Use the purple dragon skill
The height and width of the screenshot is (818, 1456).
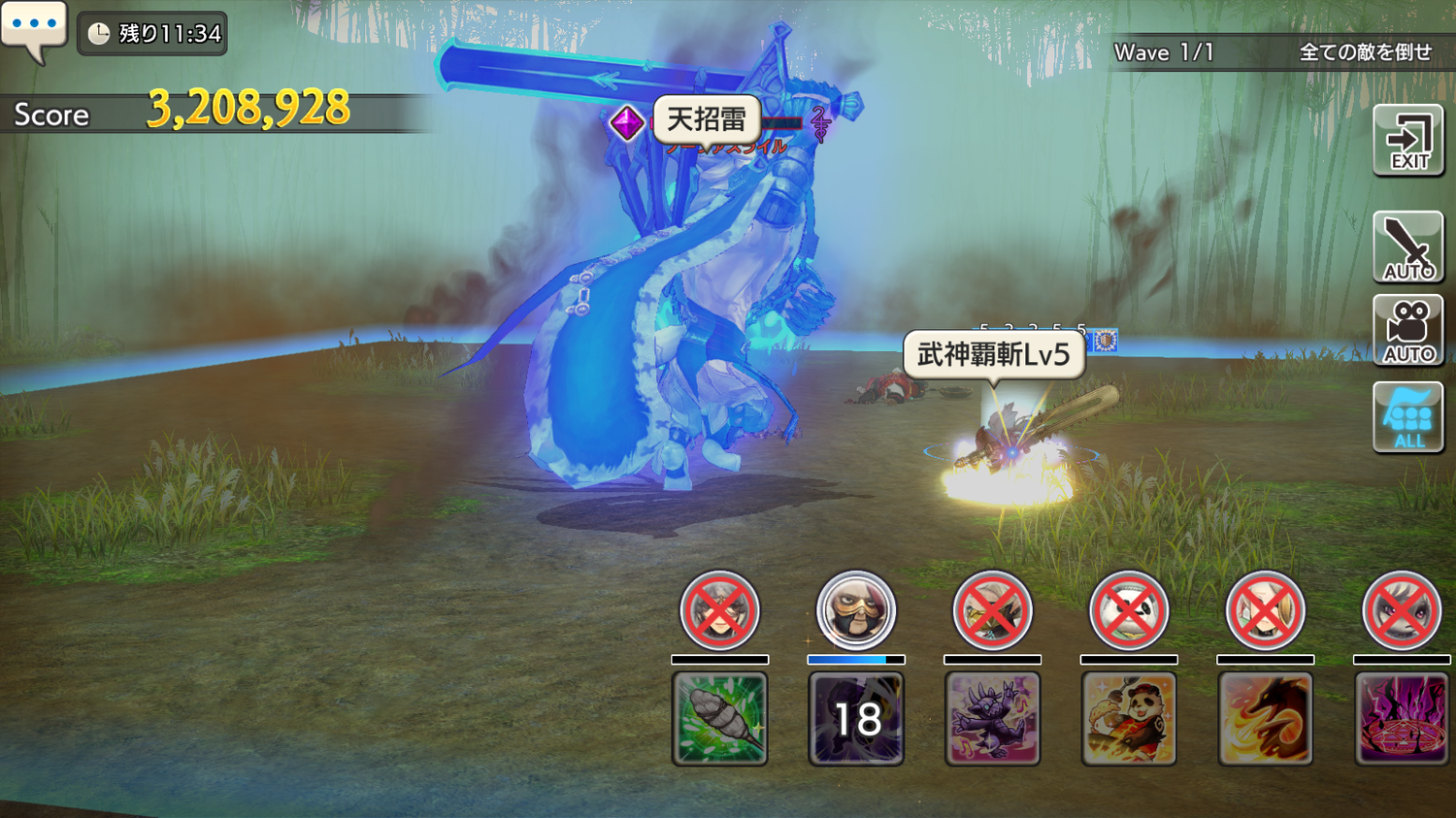(x=992, y=718)
